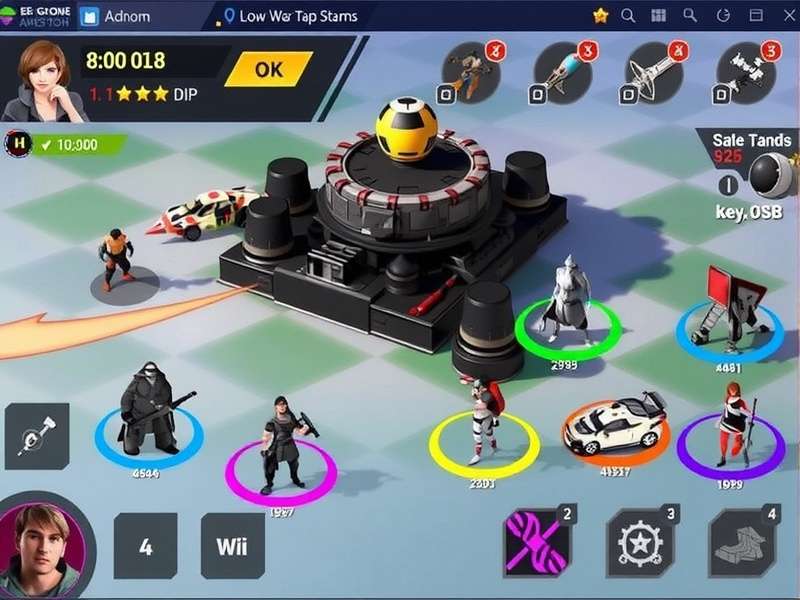Use the gear star ability

click(638, 543)
